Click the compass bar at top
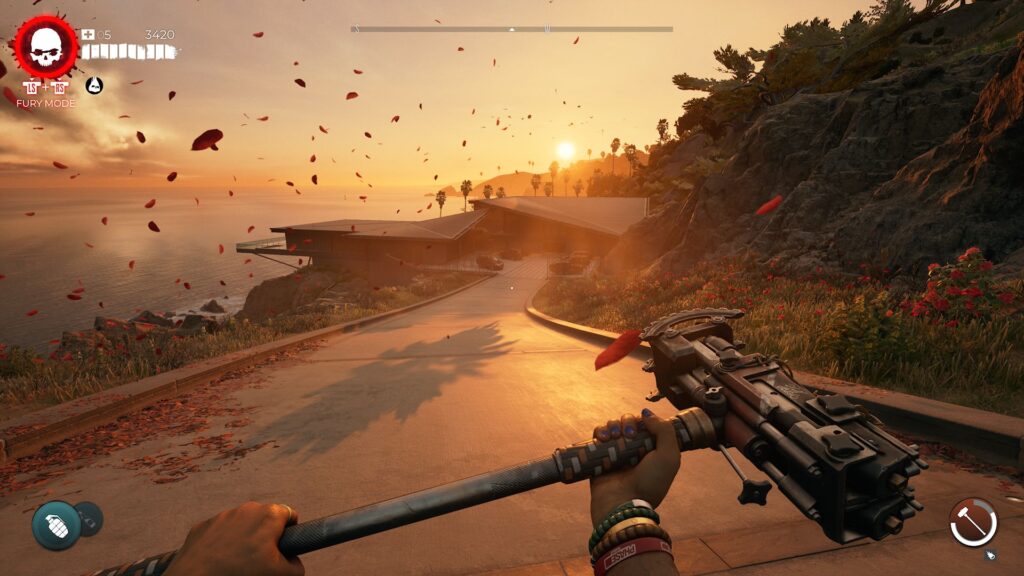The width and height of the screenshot is (1024, 576). click(x=512, y=29)
